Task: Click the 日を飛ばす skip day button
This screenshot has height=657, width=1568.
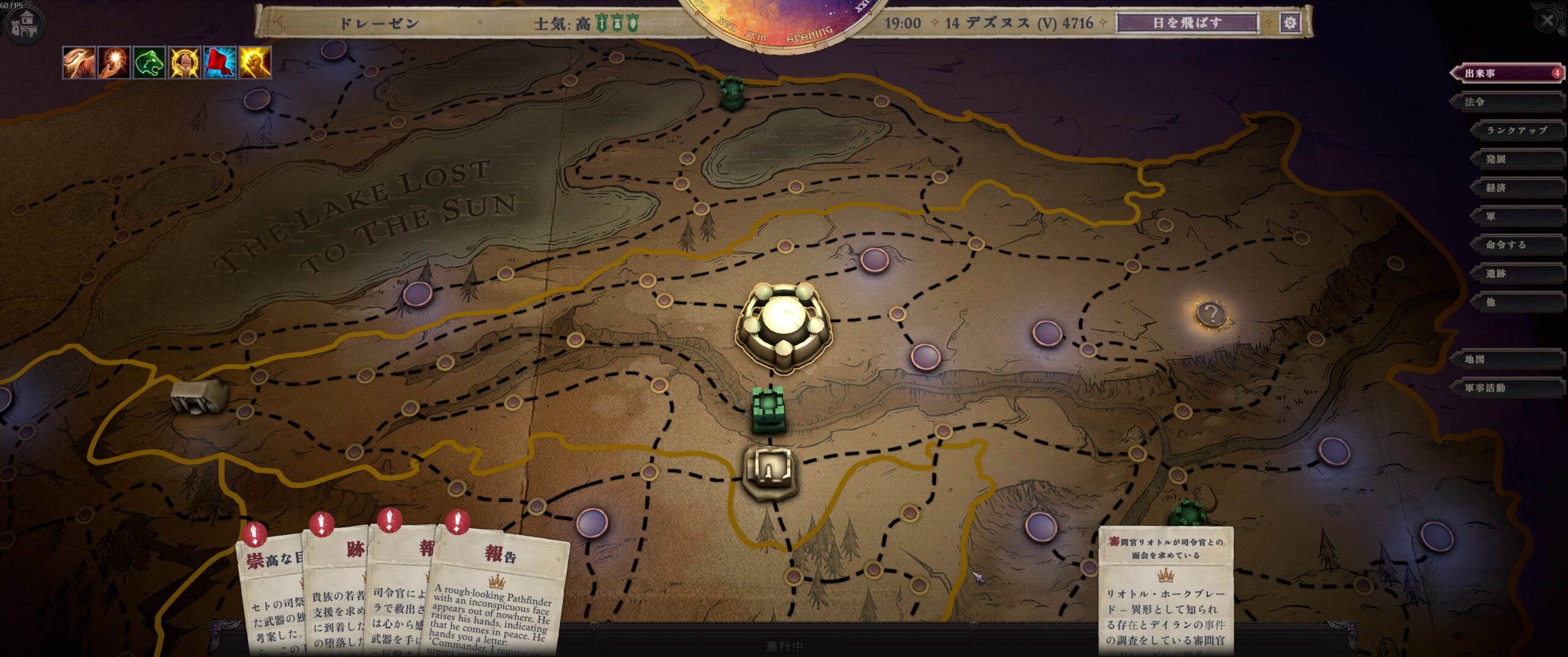Action: click(x=1187, y=23)
